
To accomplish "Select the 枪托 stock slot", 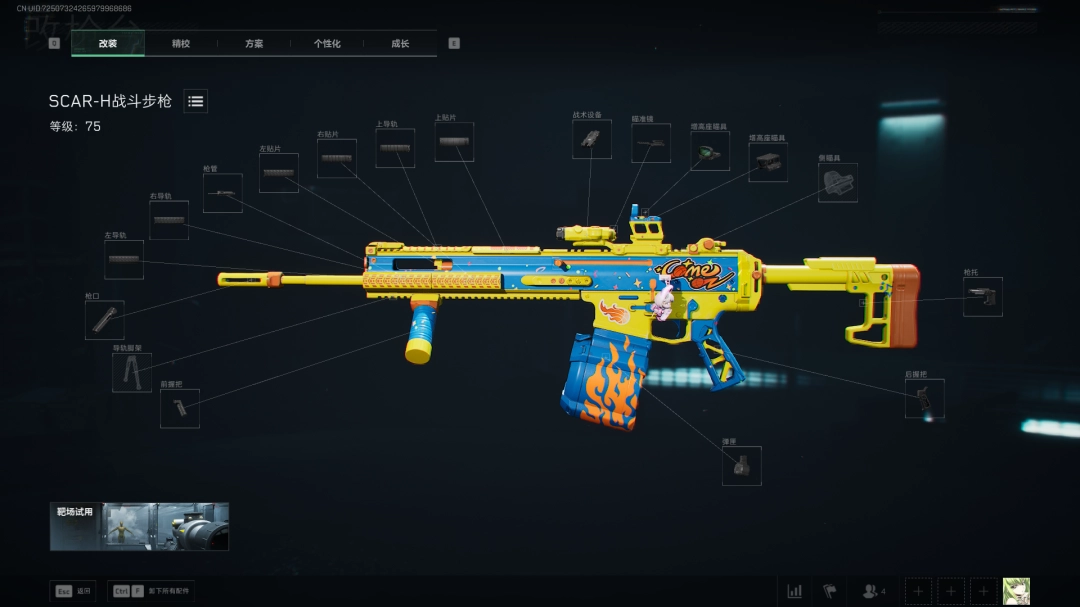I will coord(982,297).
